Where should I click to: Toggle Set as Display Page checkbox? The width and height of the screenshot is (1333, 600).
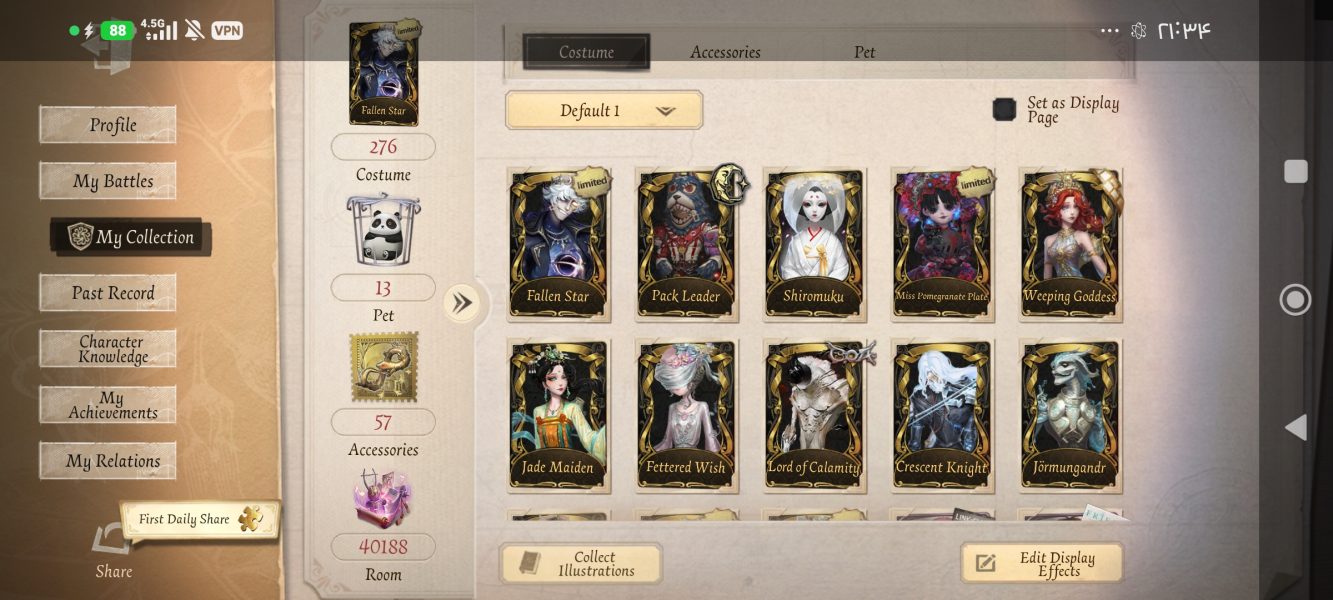pos(1004,109)
